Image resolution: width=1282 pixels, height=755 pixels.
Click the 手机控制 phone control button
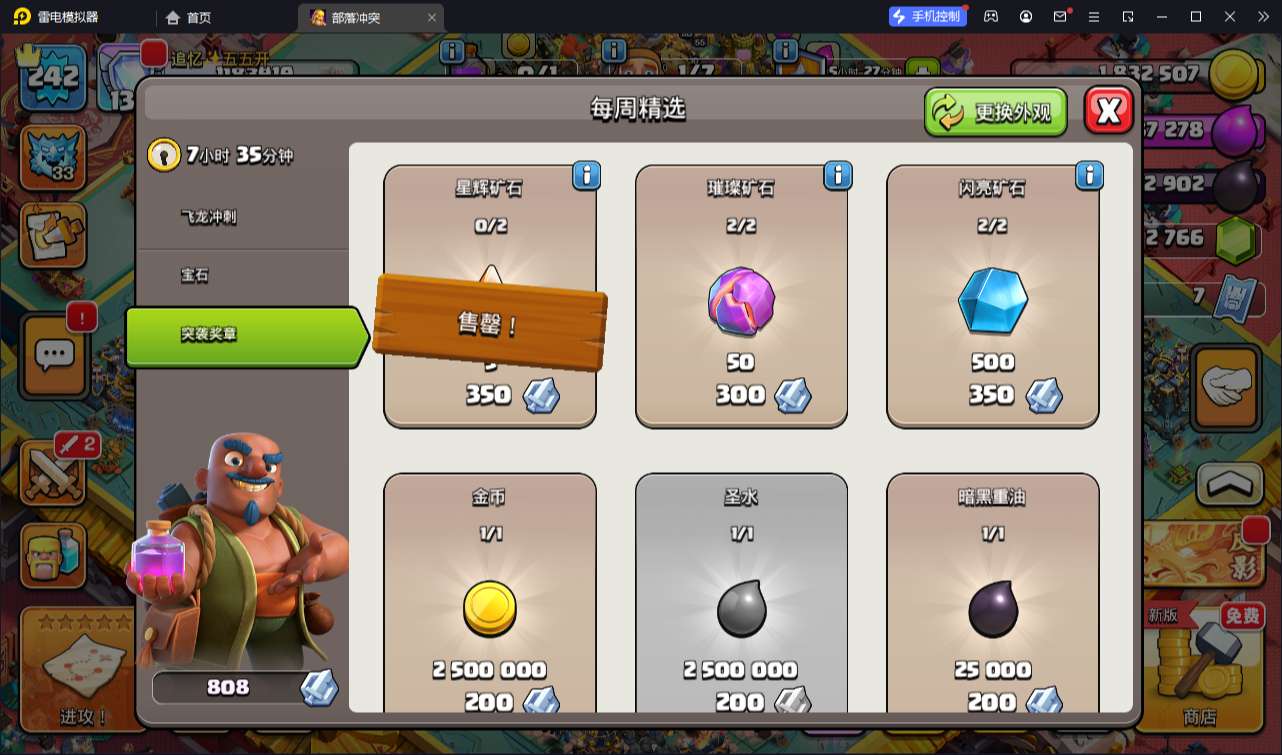[x=926, y=16]
